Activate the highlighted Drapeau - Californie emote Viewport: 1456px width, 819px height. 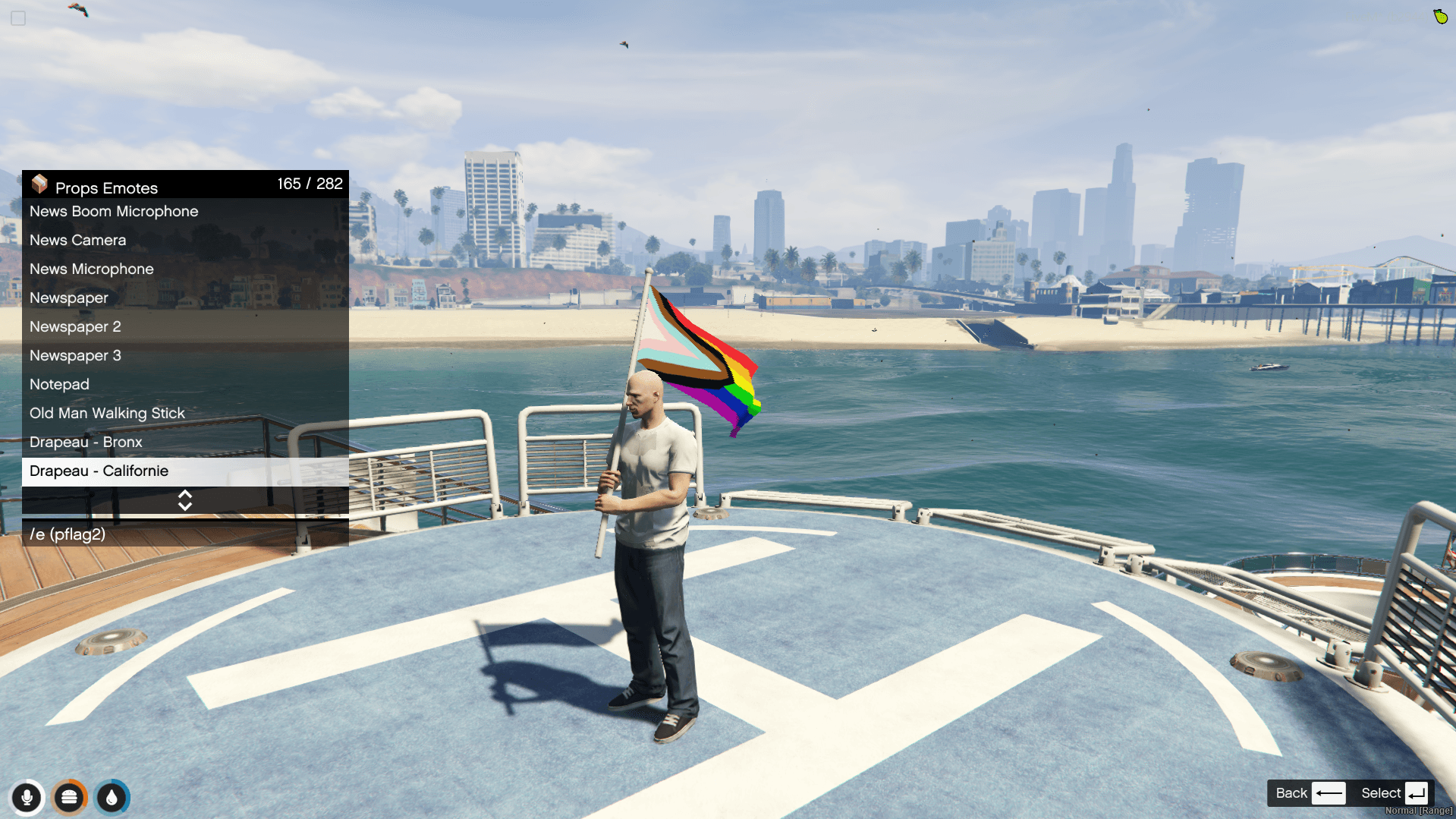99,471
